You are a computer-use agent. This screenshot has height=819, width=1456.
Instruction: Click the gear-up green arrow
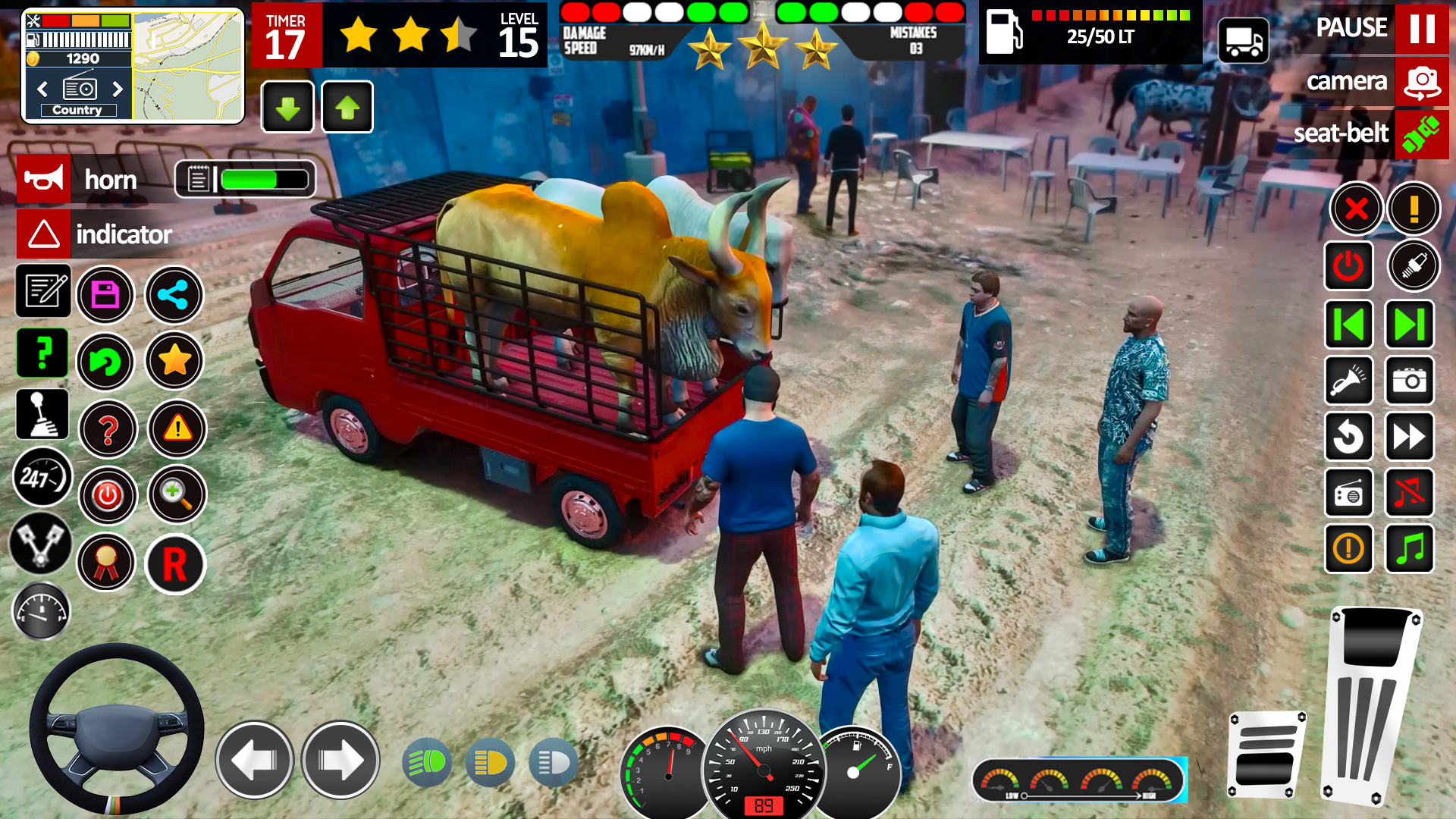click(346, 106)
